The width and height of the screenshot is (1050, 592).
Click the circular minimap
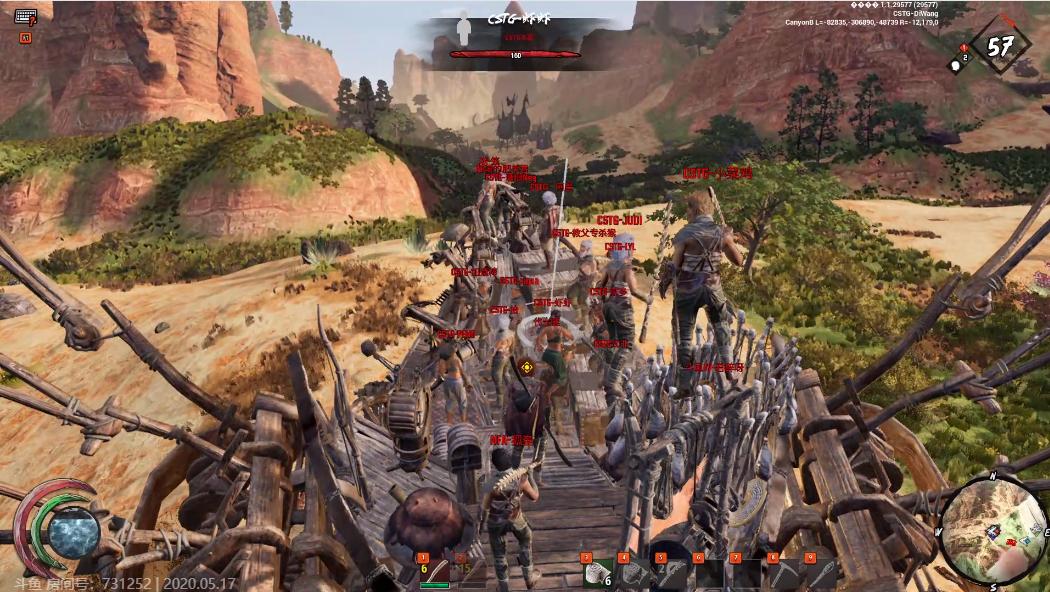click(x=994, y=529)
